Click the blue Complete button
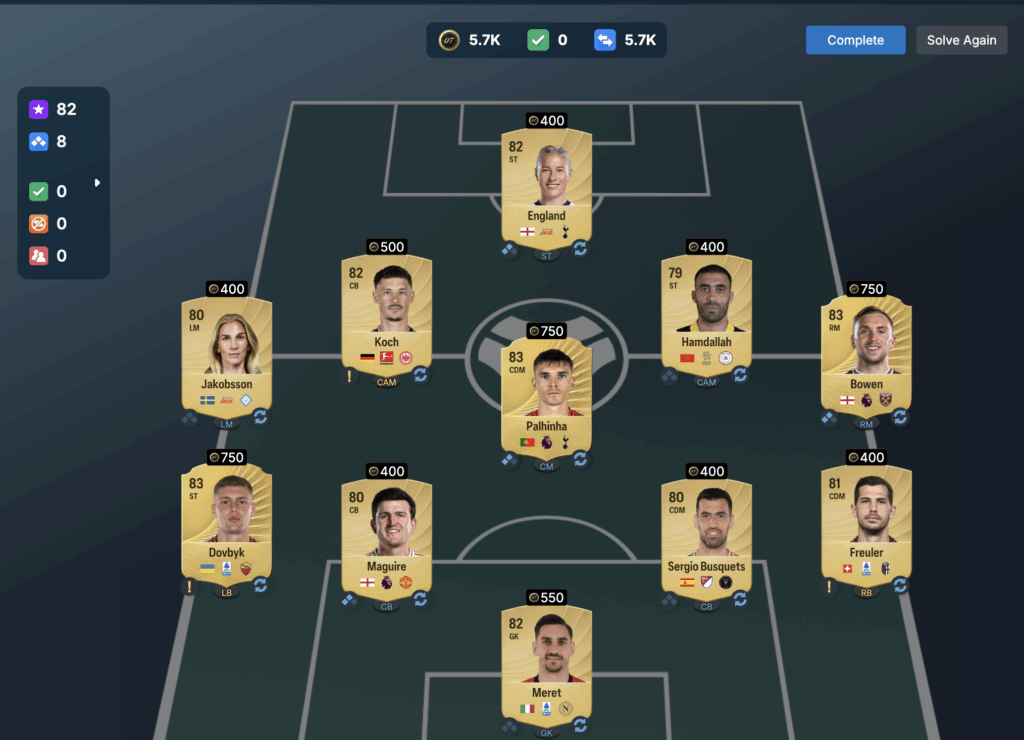The height and width of the screenshot is (740, 1024). tap(855, 40)
